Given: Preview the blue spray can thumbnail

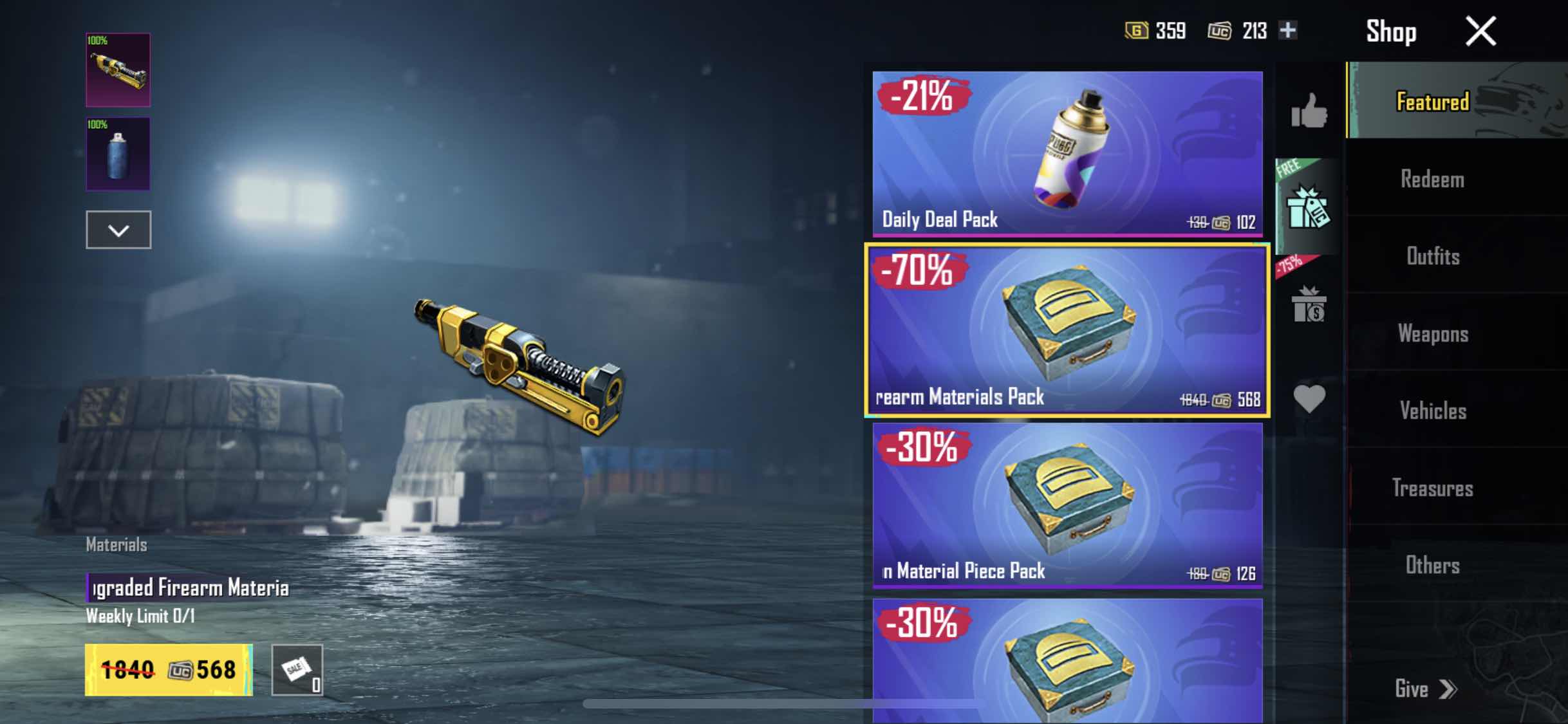Looking at the screenshot, I should [x=118, y=154].
